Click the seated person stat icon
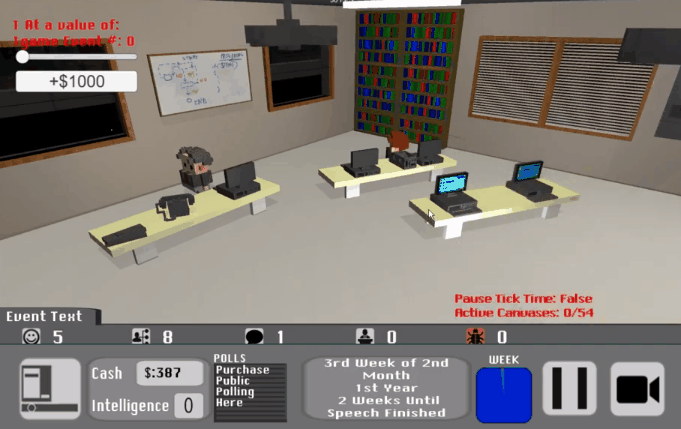Image resolution: width=681 pixels, height=429 pixels. pyautogui.click(x=366, y=337)
